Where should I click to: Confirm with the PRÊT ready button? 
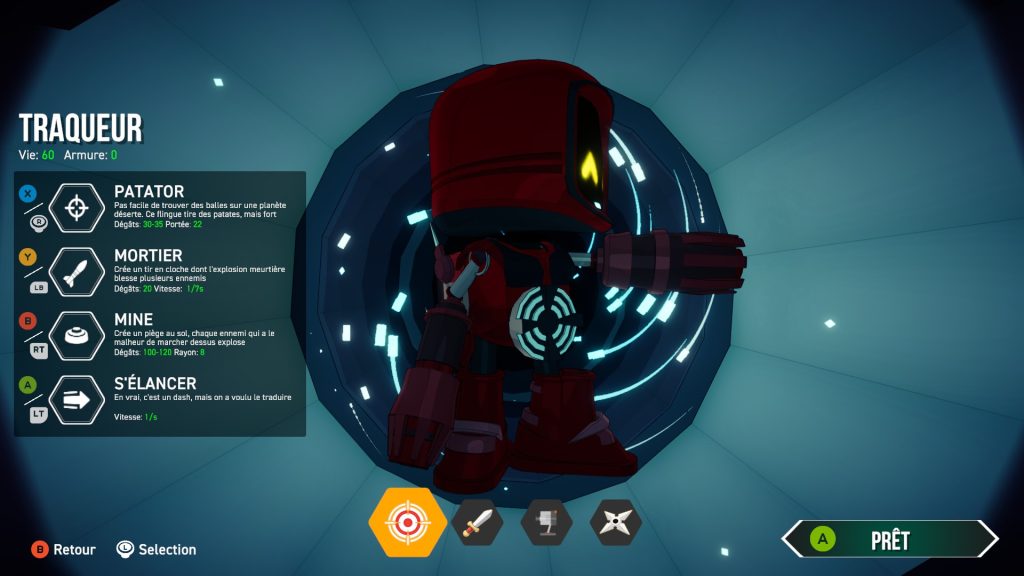coord(889,540)
